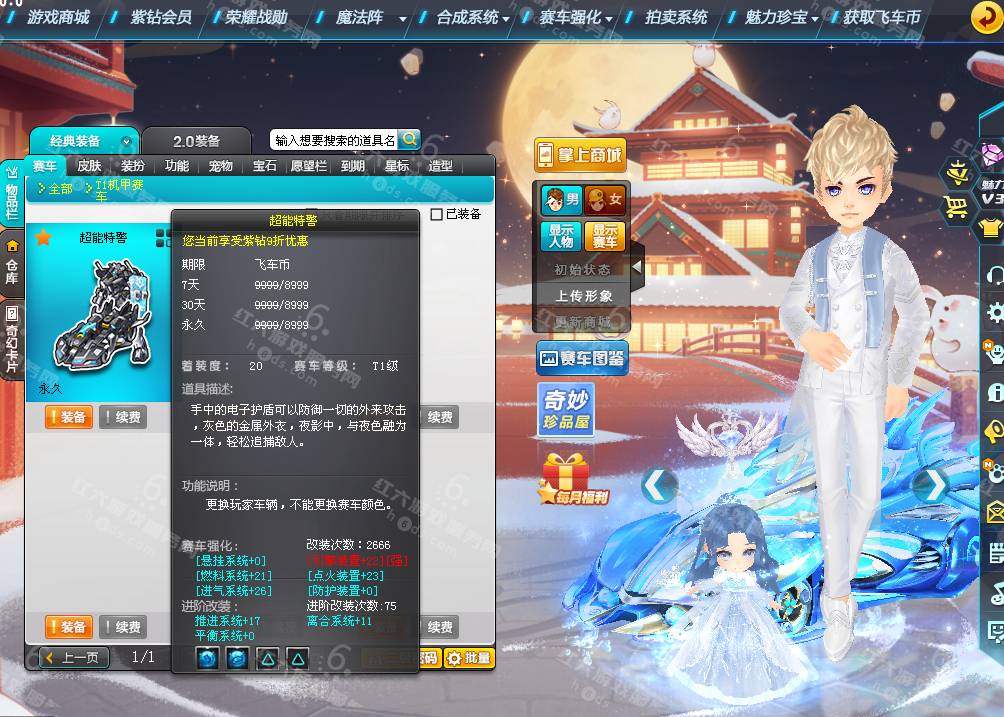Equip the 超能特警 car with 装备
The image size is (1004, 717).
pyautogui.click(x=69, y=417)
